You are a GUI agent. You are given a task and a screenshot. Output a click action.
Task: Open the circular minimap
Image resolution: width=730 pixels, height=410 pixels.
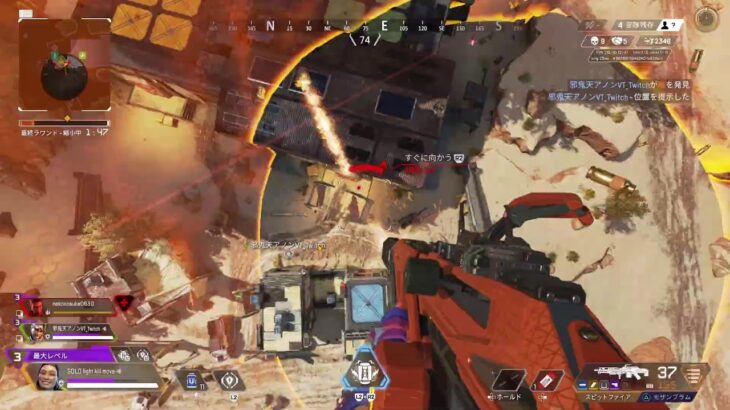pyautogui.click(x=64, y=68)
